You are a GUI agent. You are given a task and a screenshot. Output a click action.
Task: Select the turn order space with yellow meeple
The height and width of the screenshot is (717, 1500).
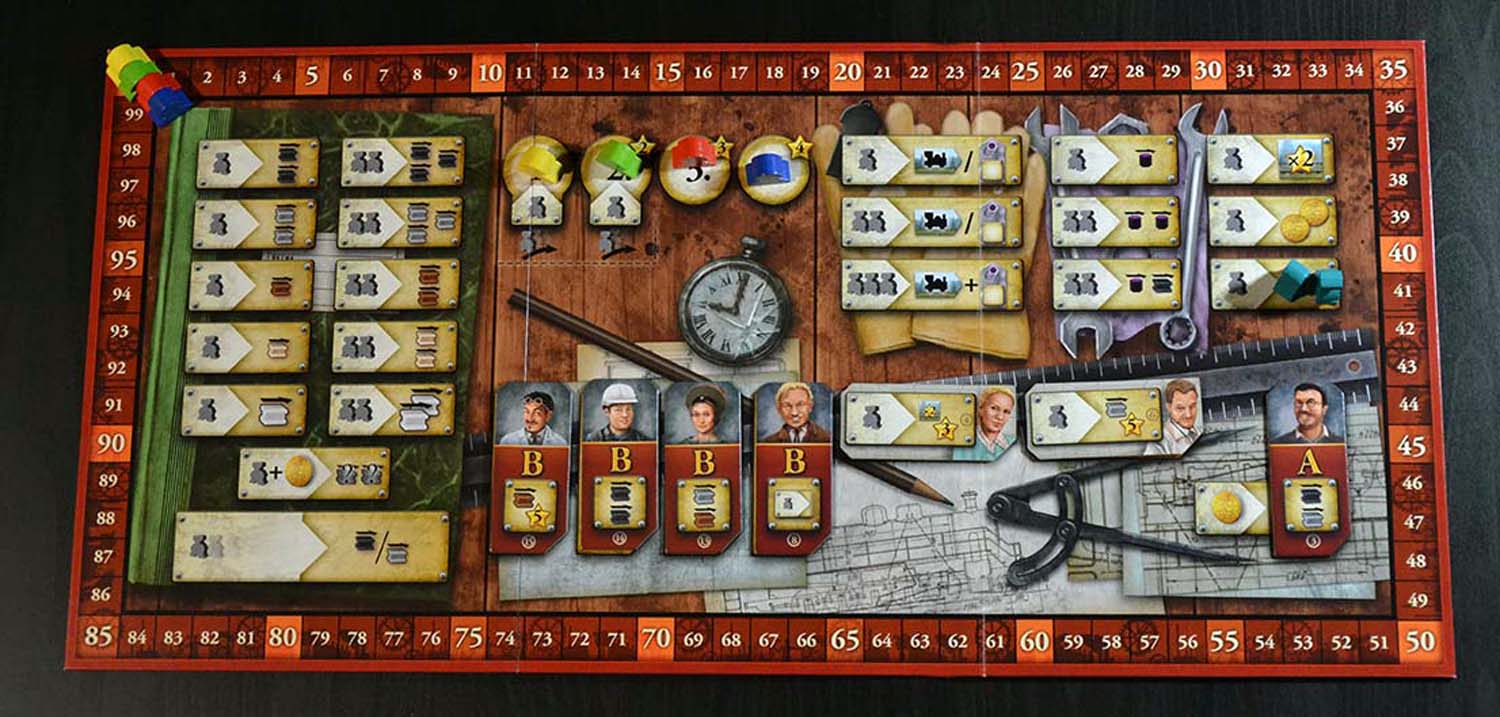click(538, 169)
